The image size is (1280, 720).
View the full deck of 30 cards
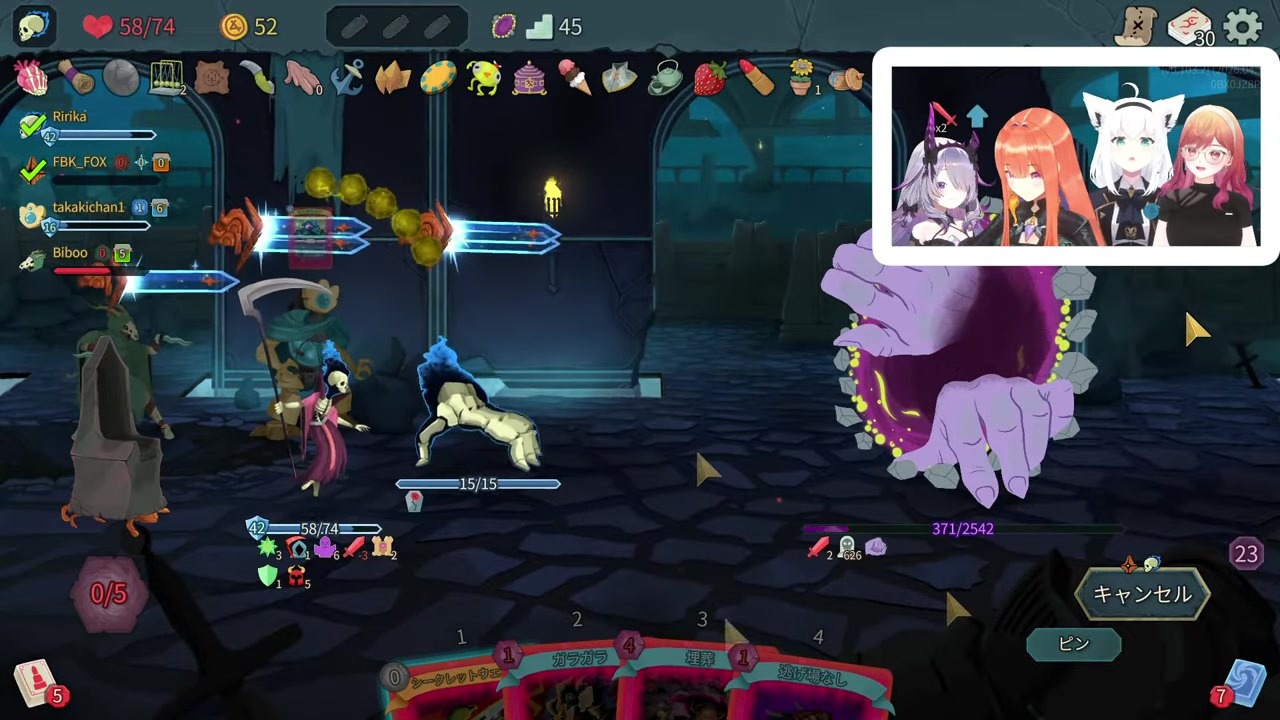pos(1190,28)
